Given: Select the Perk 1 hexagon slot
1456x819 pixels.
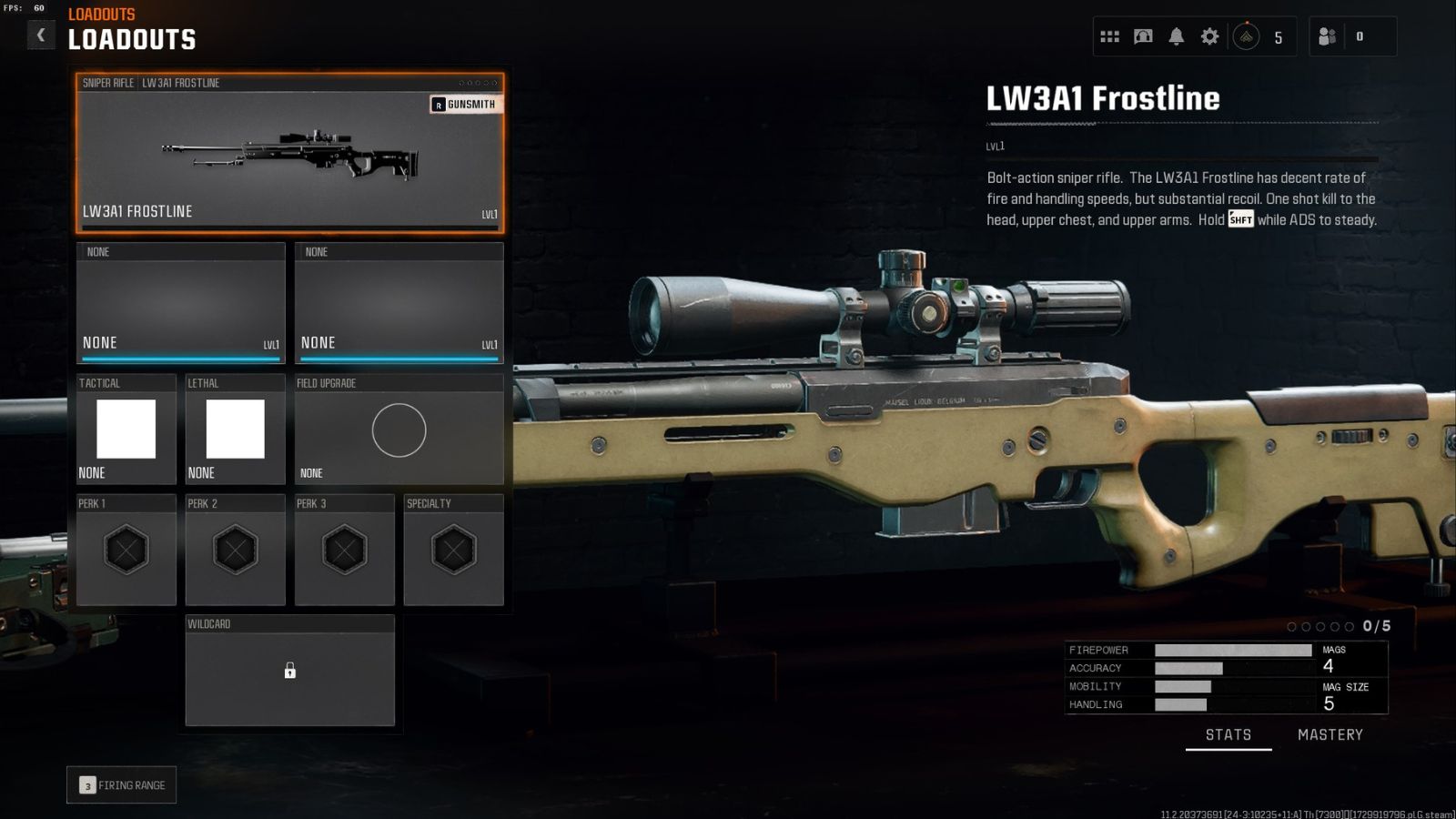Looking at the screenshot, I should [x=126, y=548].
